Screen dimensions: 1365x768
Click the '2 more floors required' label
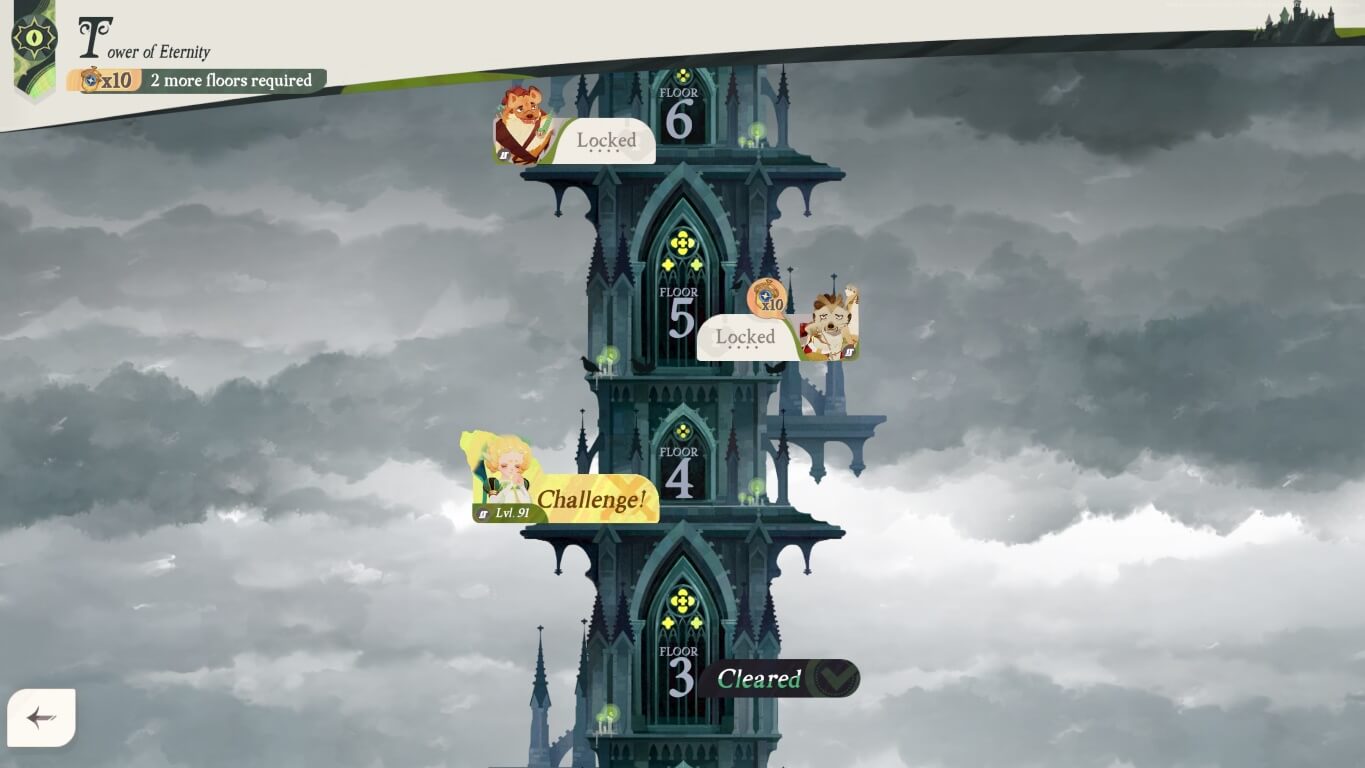click(230, 80)
